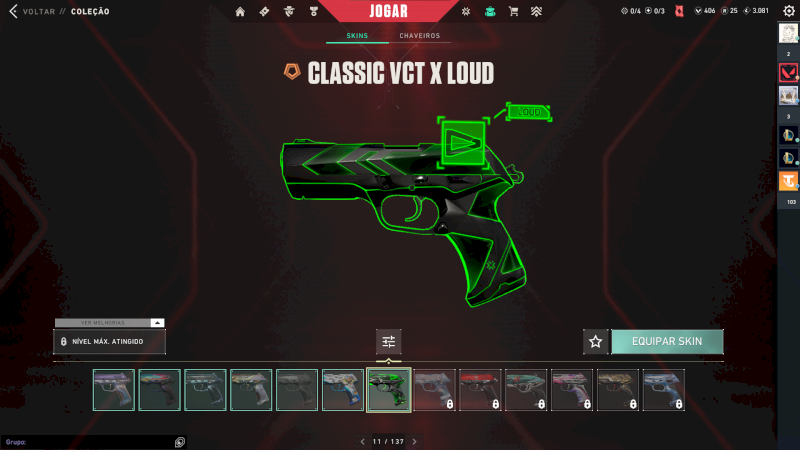
Task: Select the orange Teamfight Tactics friend icon
Action: tap(788, 181)
